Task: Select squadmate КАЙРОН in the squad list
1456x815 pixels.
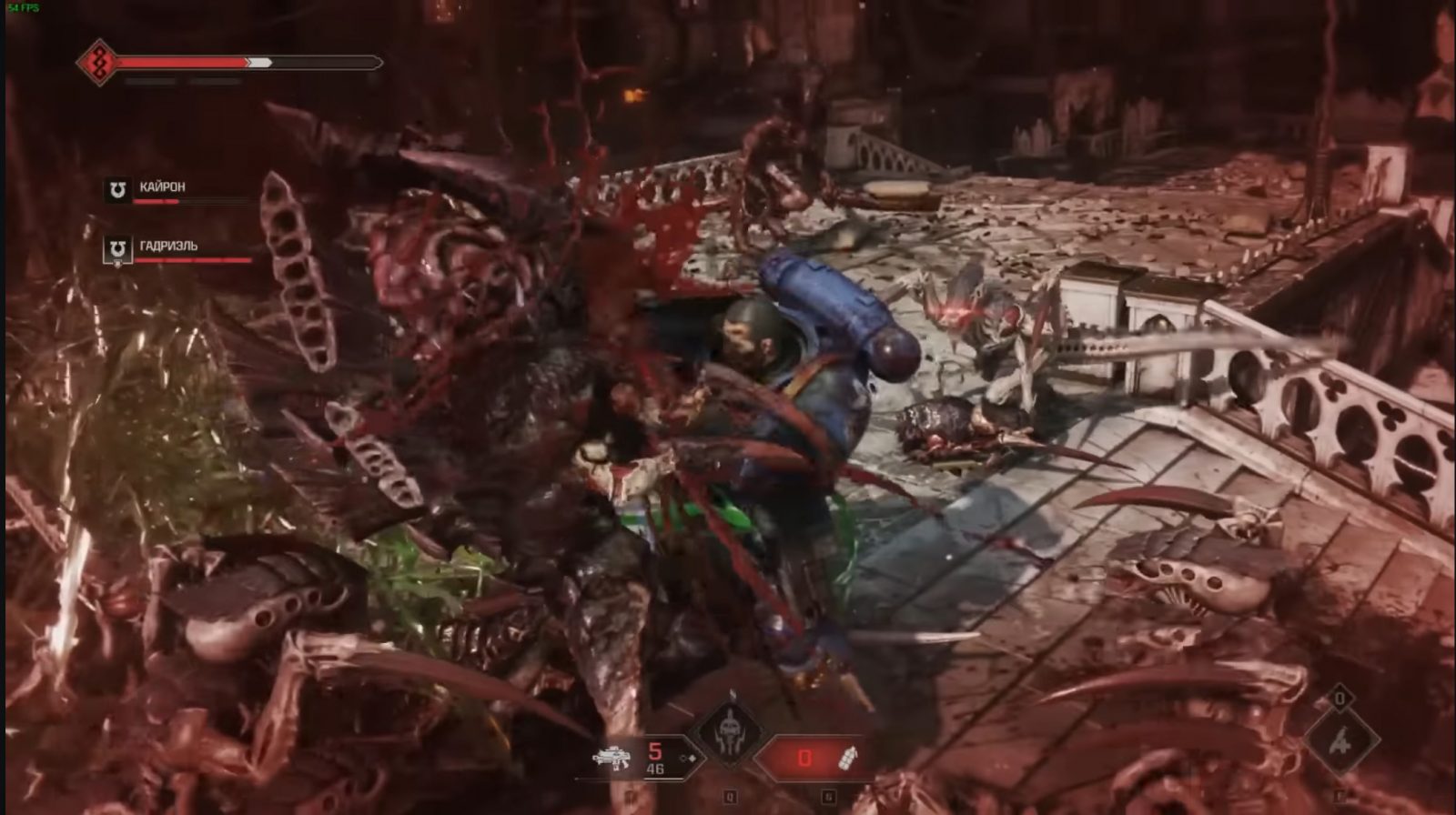Action: [x=161, y=188]
